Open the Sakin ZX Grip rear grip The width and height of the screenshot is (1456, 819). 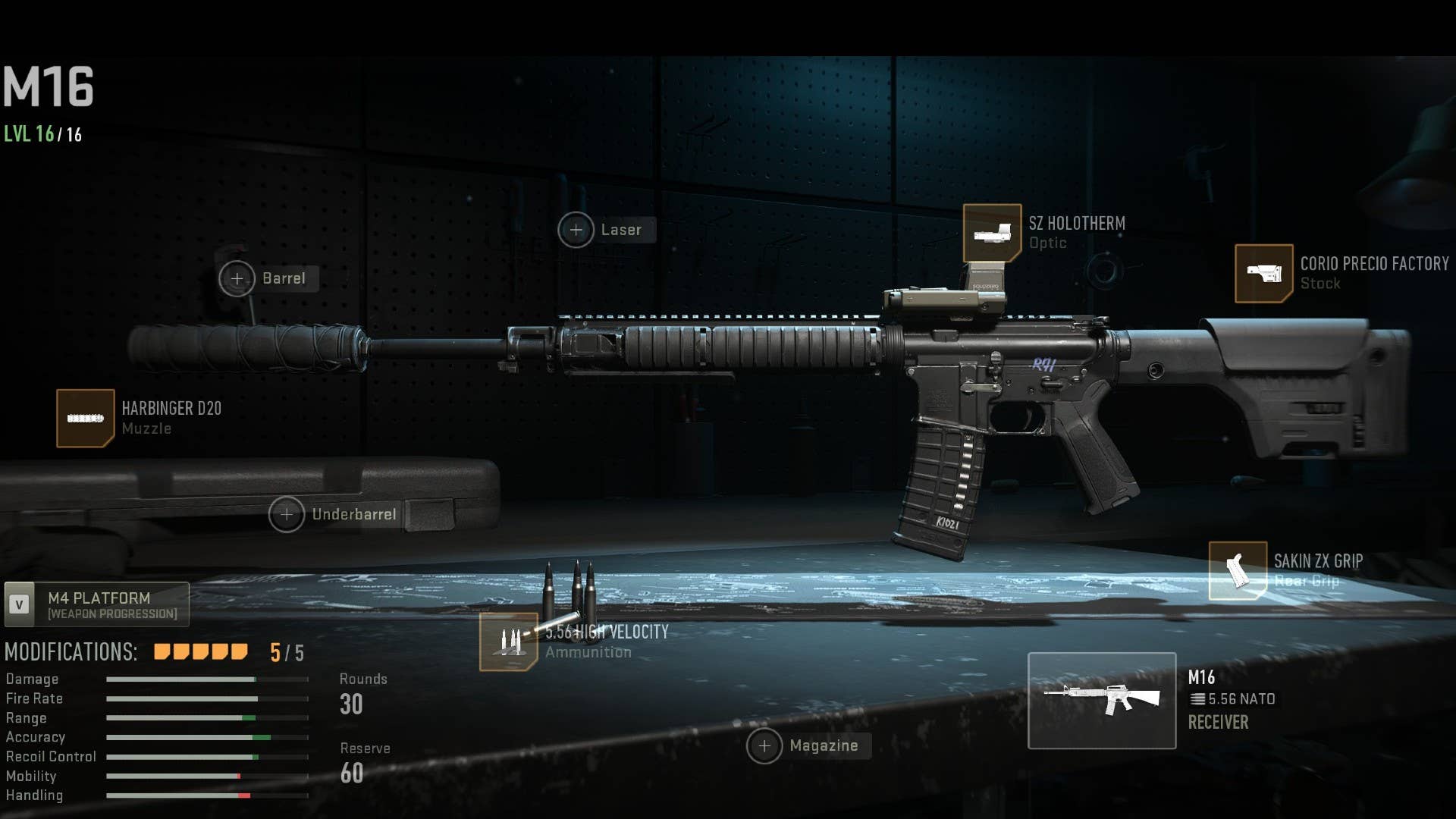click(x=1238, y=570)
